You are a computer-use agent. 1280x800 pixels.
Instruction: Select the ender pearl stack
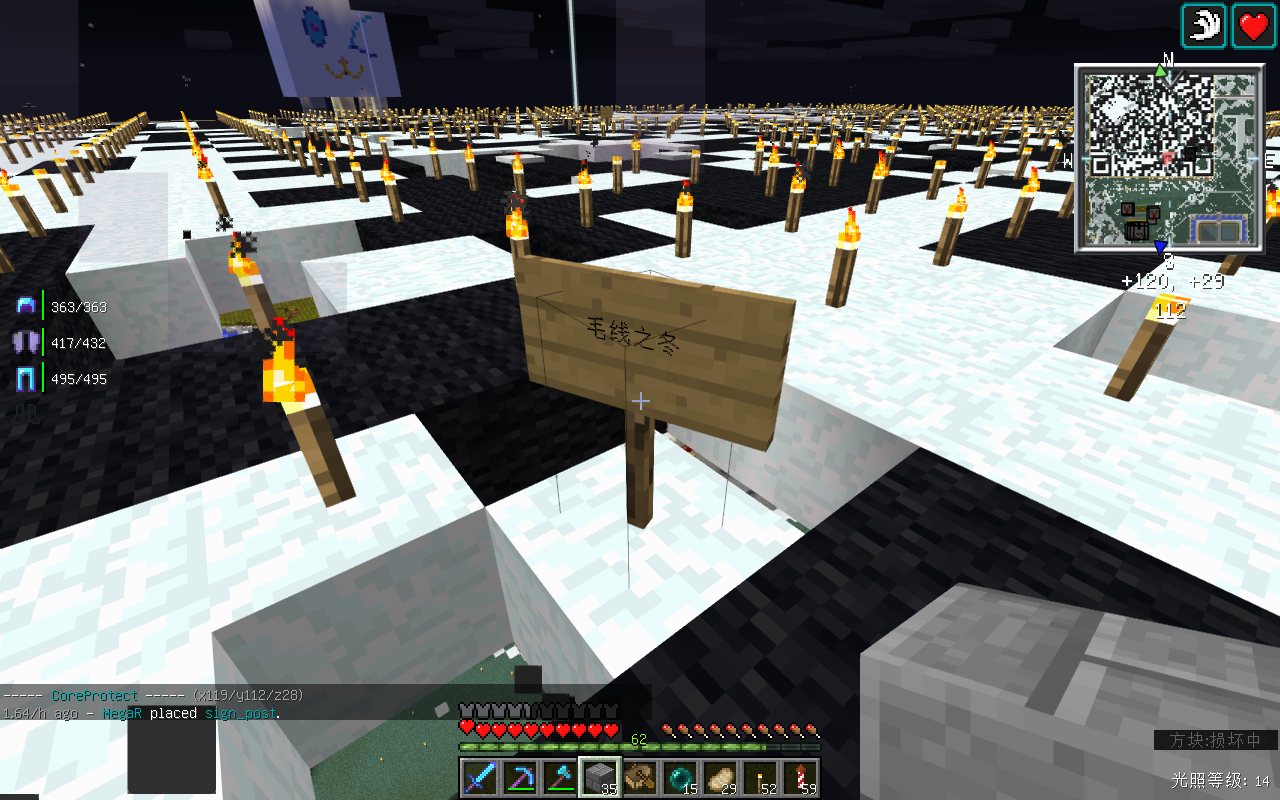680,778
